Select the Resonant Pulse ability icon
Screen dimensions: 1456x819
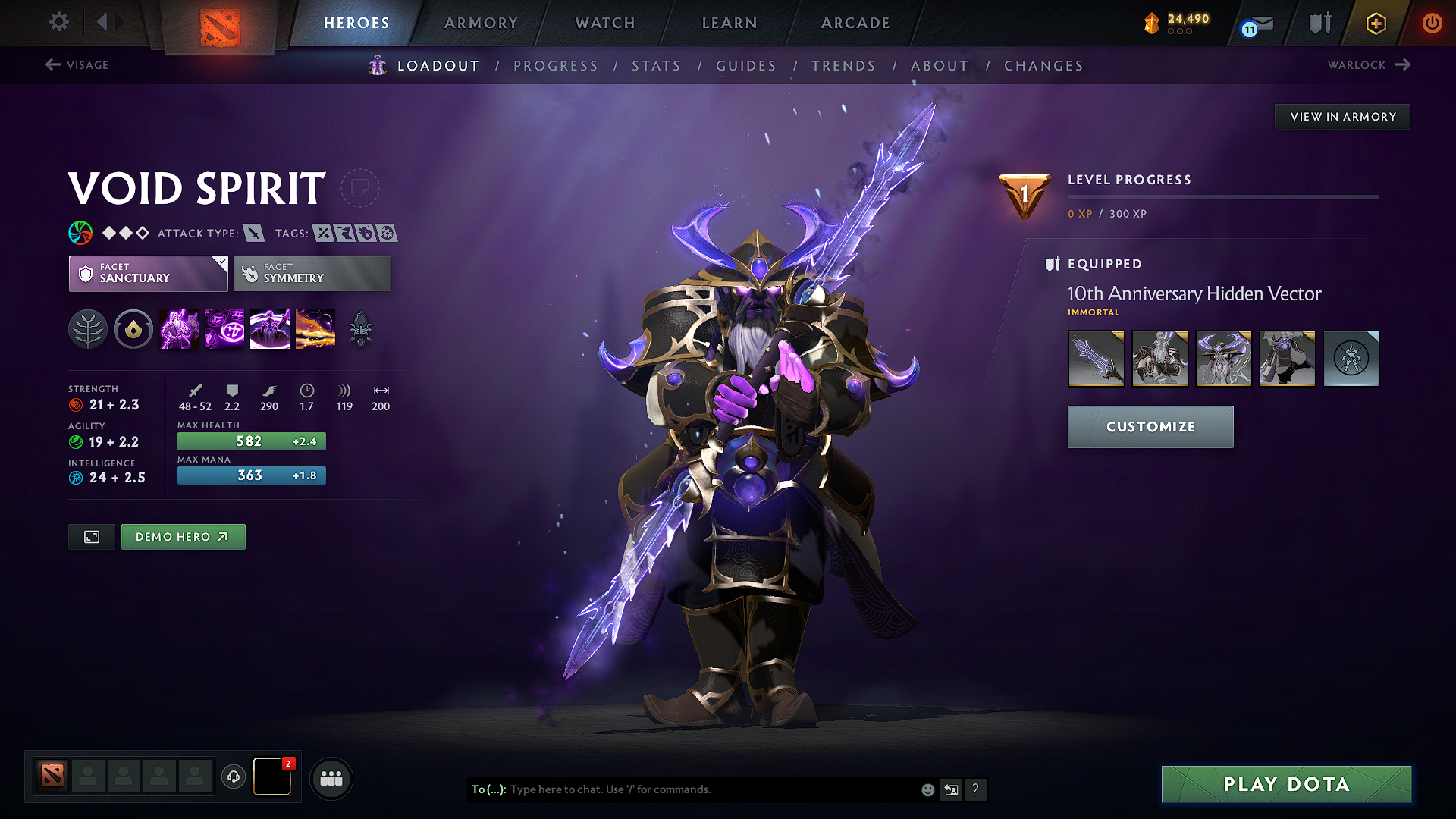[269, 328]
